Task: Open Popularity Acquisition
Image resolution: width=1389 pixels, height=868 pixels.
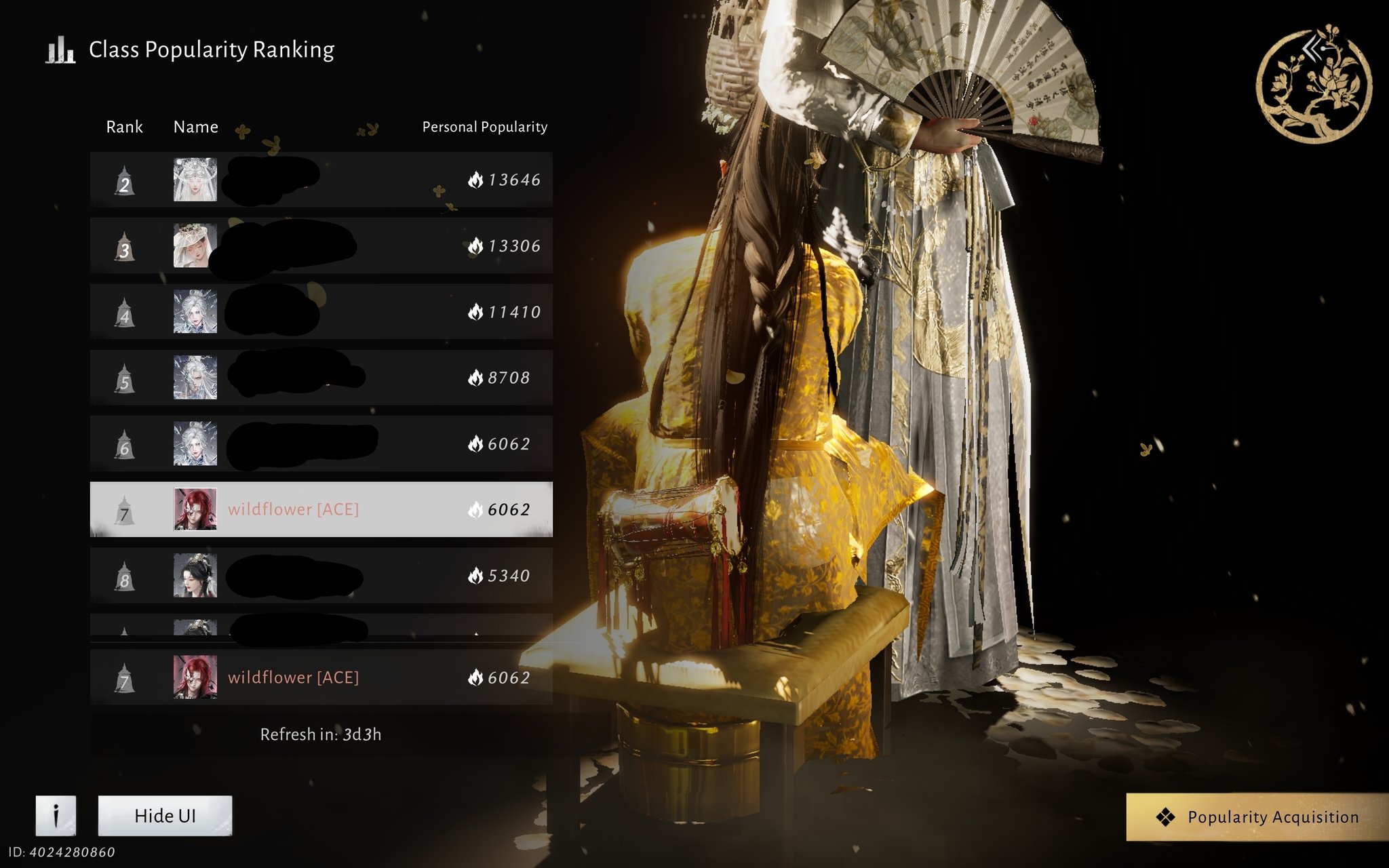Action: tap(1258, 817)
